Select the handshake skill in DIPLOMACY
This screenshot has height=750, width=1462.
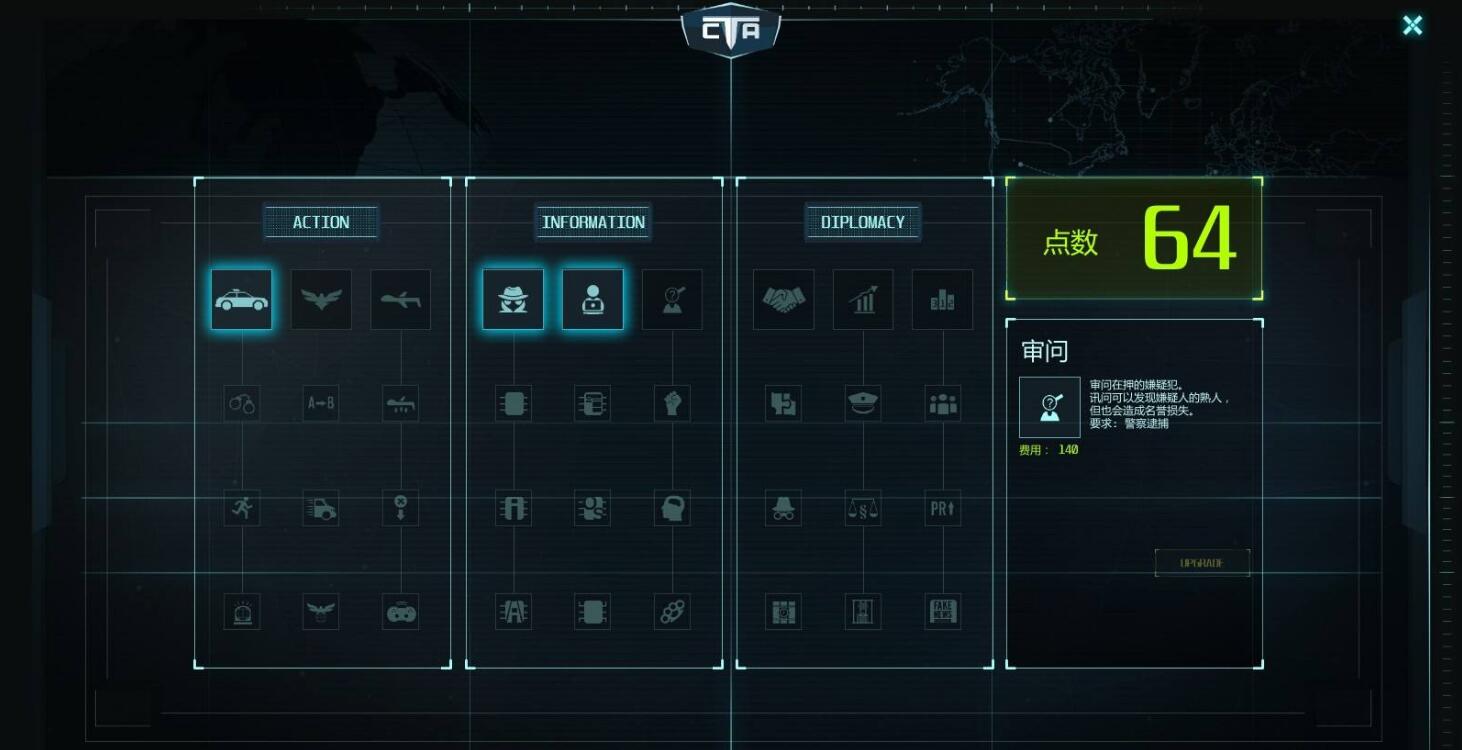click(784, 298)
